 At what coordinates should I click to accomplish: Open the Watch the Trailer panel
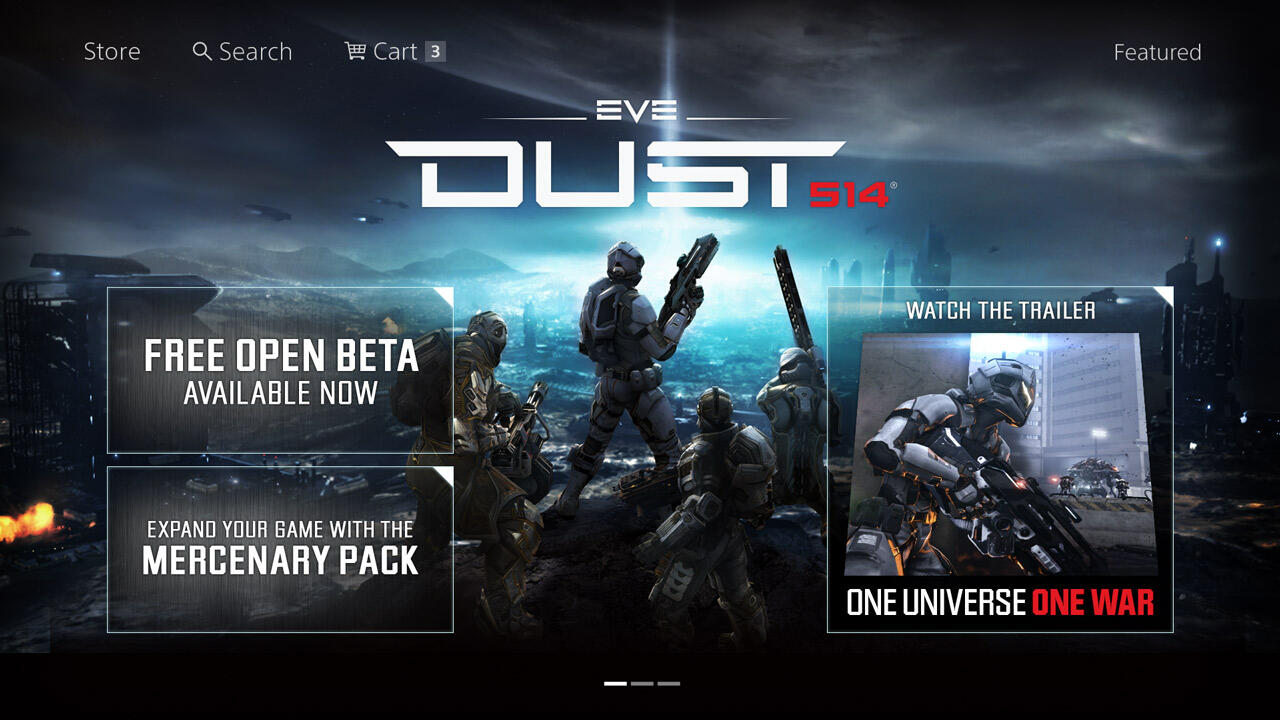(x=1000, y=311)
